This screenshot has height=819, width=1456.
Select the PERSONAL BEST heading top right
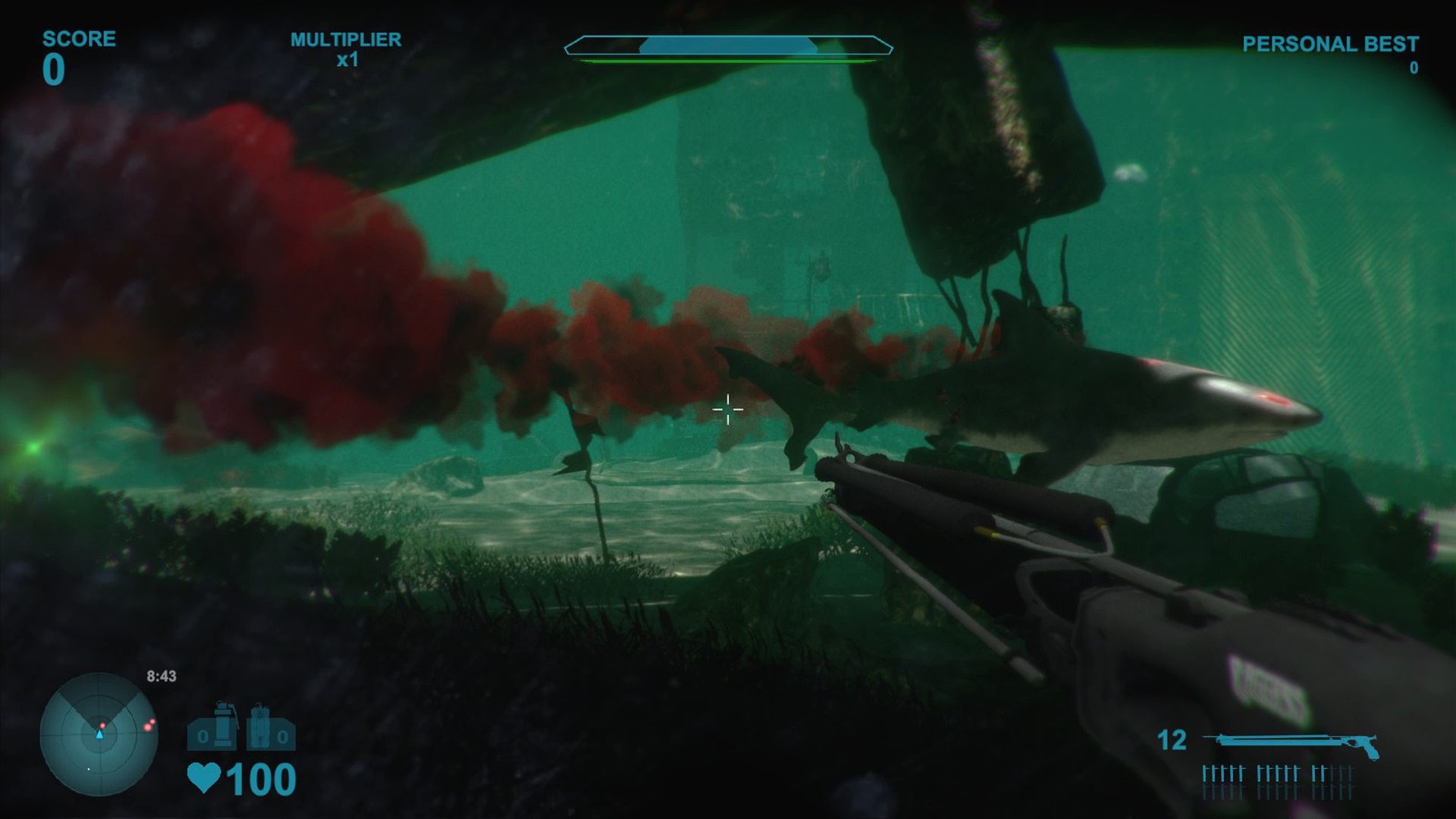pyautogui.click(x=1329, y=44)
